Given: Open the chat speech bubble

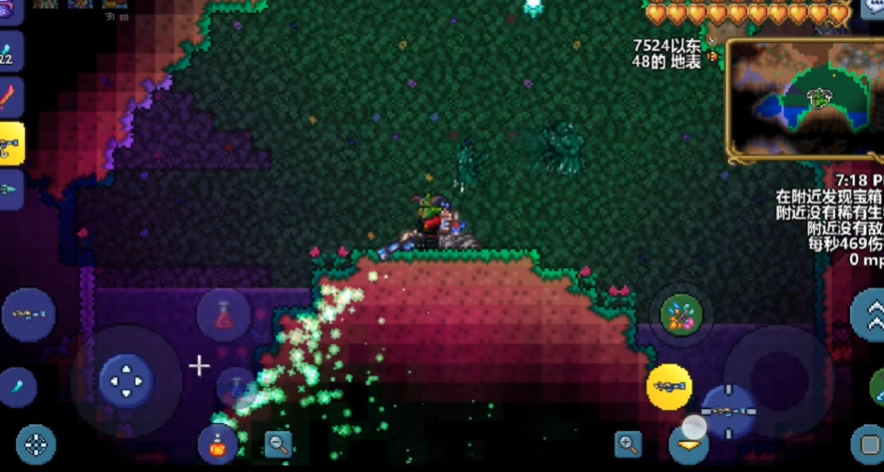Looking at the screenshot, I should (871, 9).
